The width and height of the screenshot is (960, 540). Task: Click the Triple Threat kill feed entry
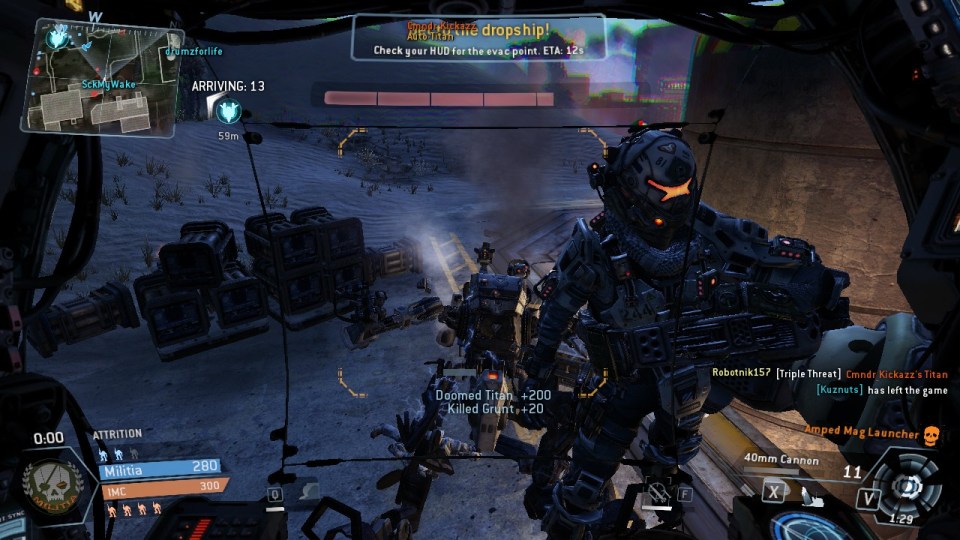click(809, 373)
